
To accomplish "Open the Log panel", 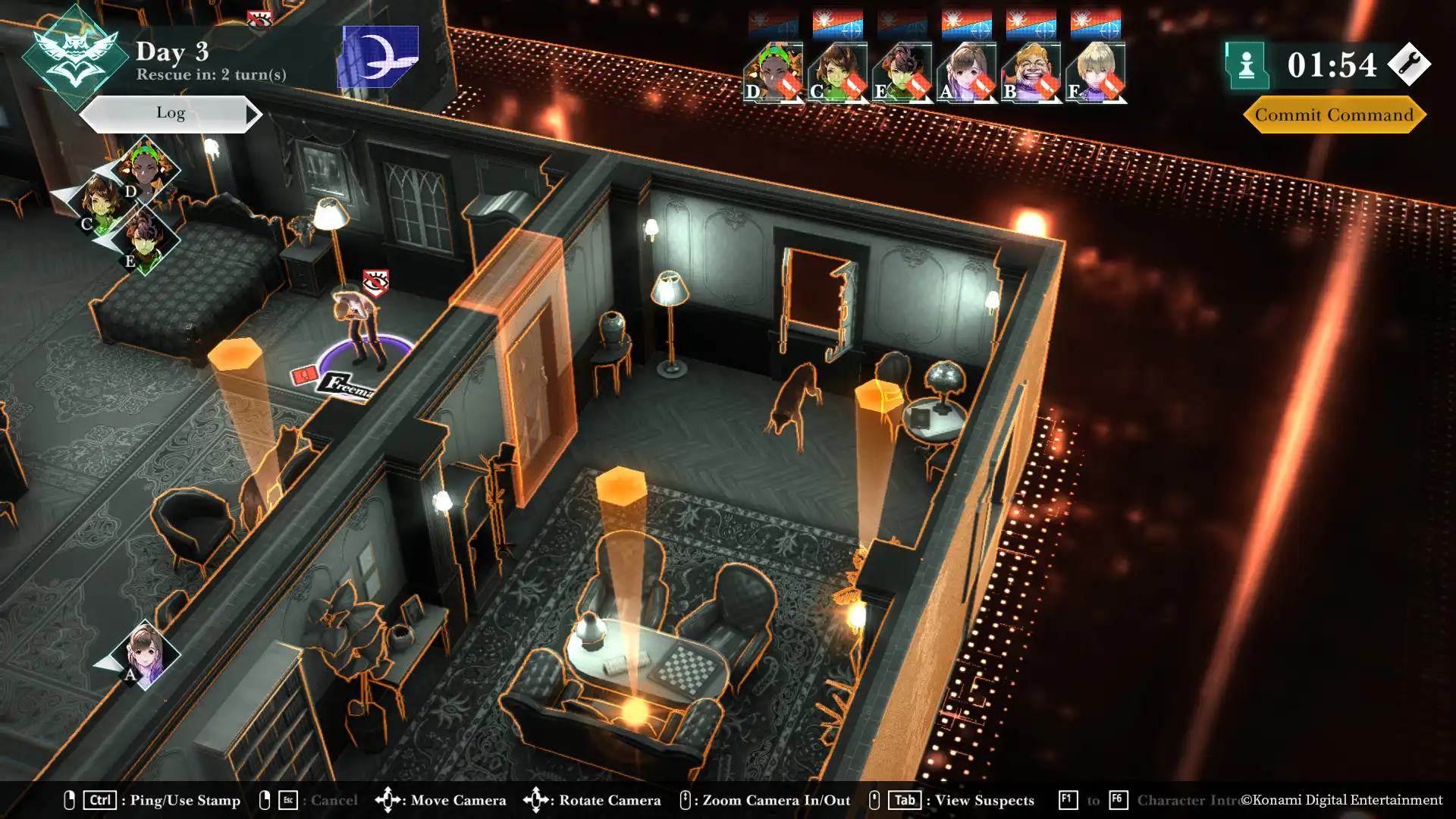I will [x=171, y=114].
